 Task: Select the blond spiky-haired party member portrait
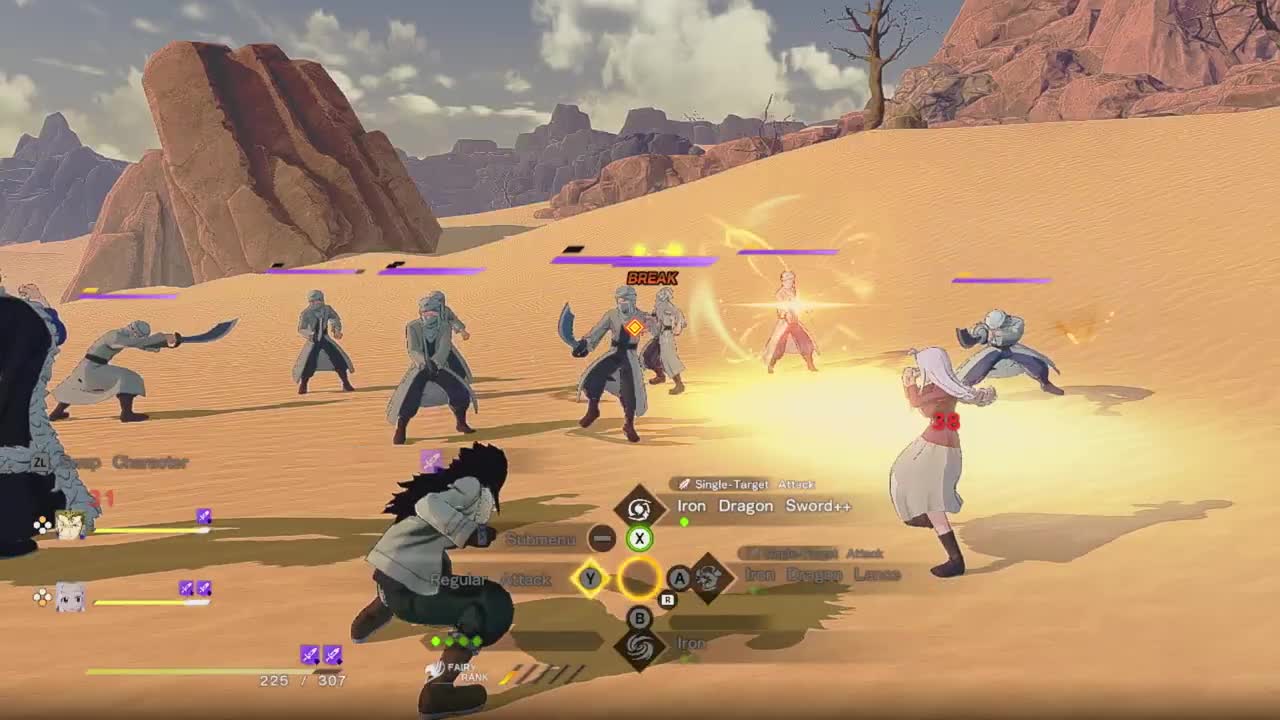[x=70, y=524]
